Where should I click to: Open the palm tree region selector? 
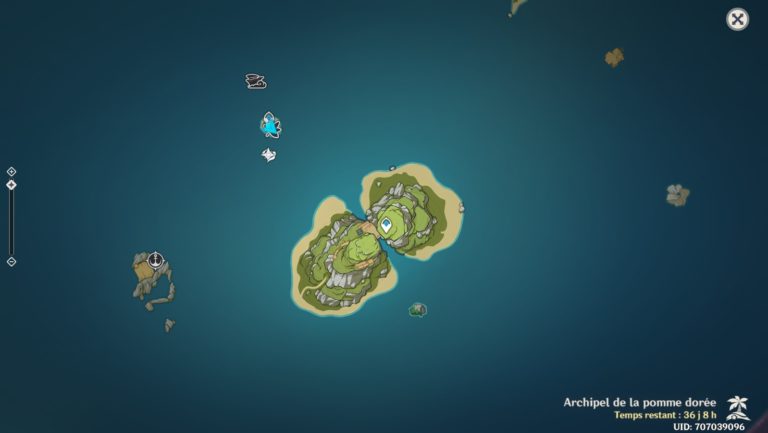(x=738, y=407)
